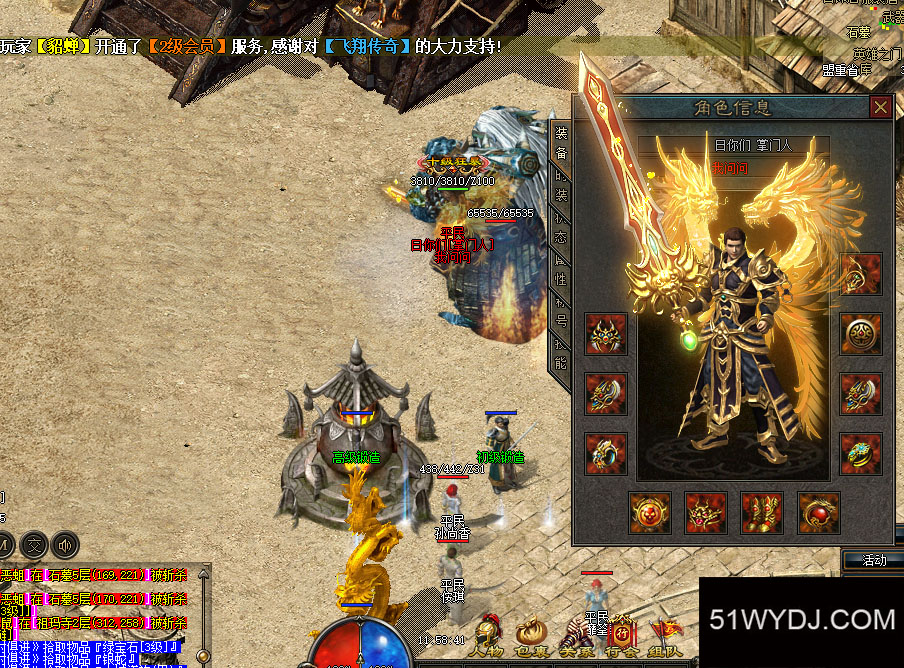
Task: Switch to the 技能 skills tab
Action: [561, 355]
